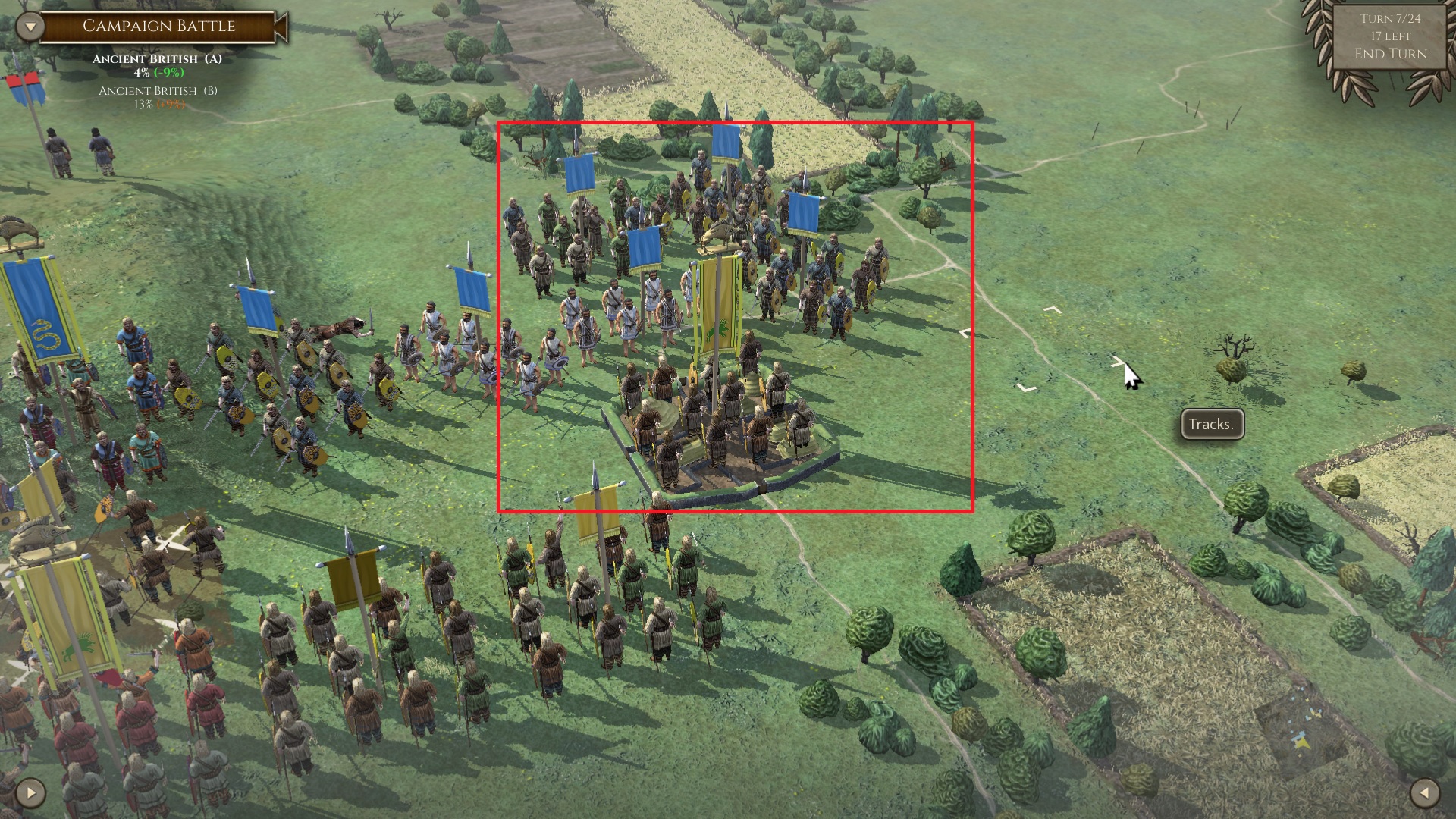Screen dimensions: 1456x819
Task: Collapse the Campaign Battle panel via circular chevron
Action: coord(29,25)
